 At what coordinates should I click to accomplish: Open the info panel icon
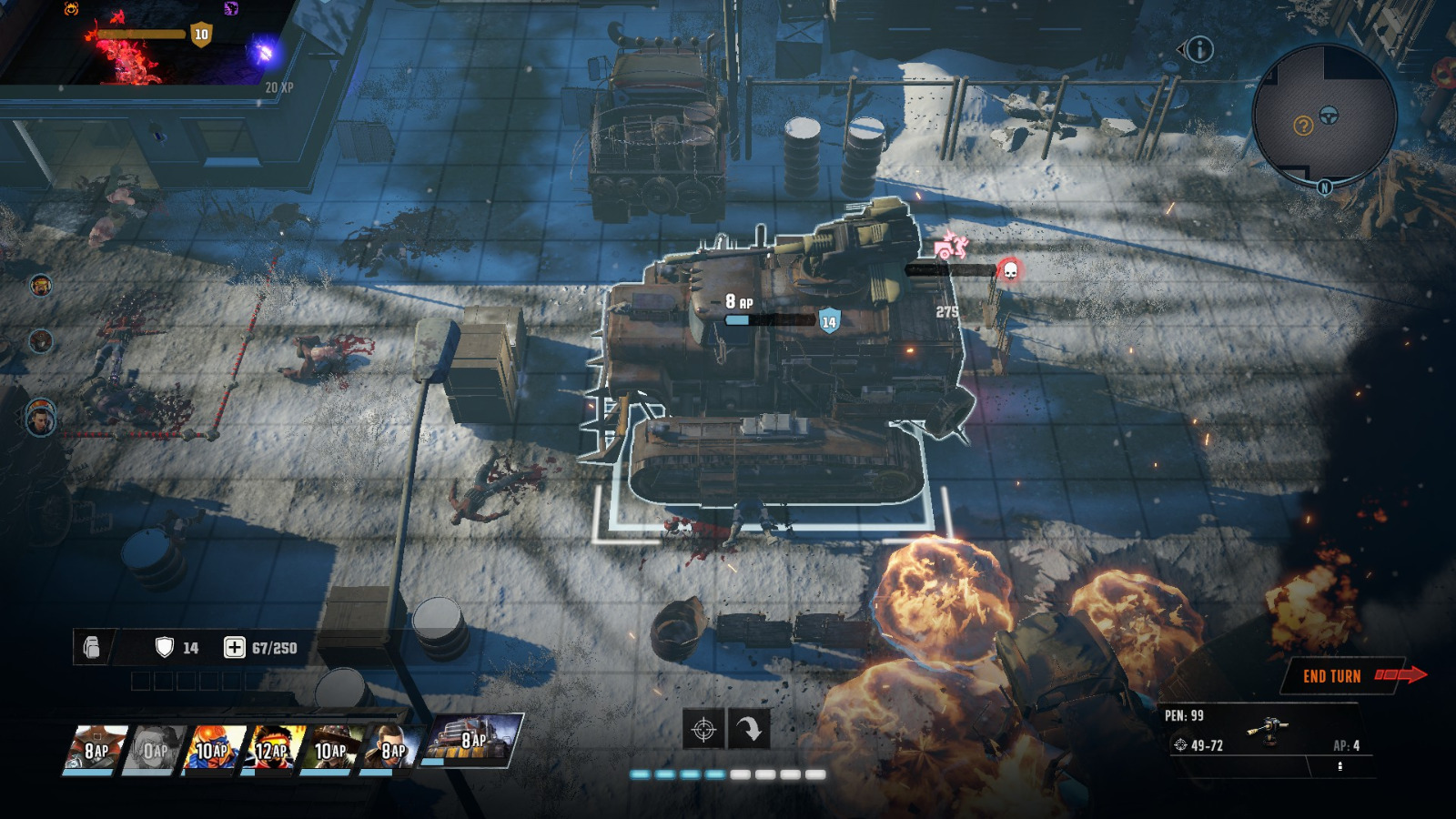point(1199,49)
